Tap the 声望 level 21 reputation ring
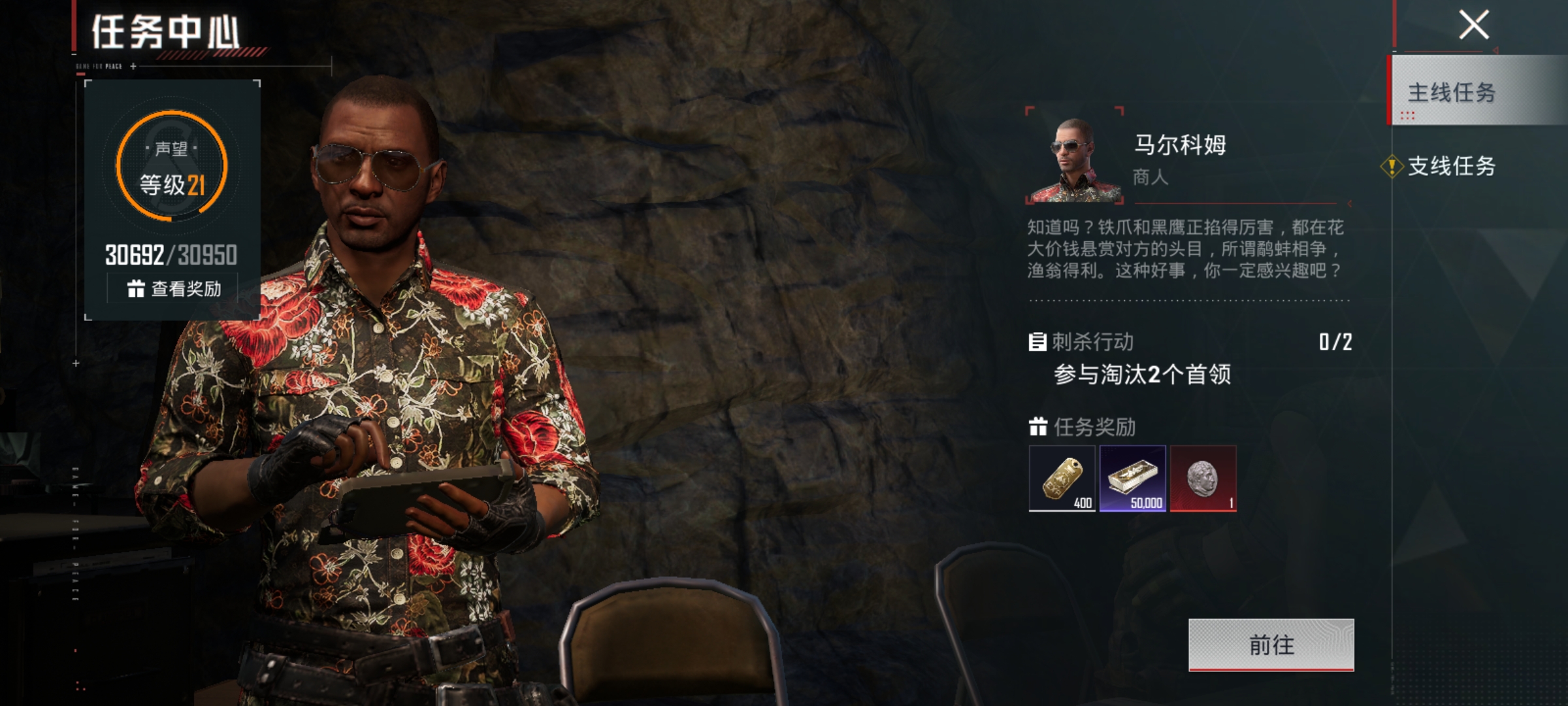This screenshot has height=706, width=1568. [x=172, y=166]
